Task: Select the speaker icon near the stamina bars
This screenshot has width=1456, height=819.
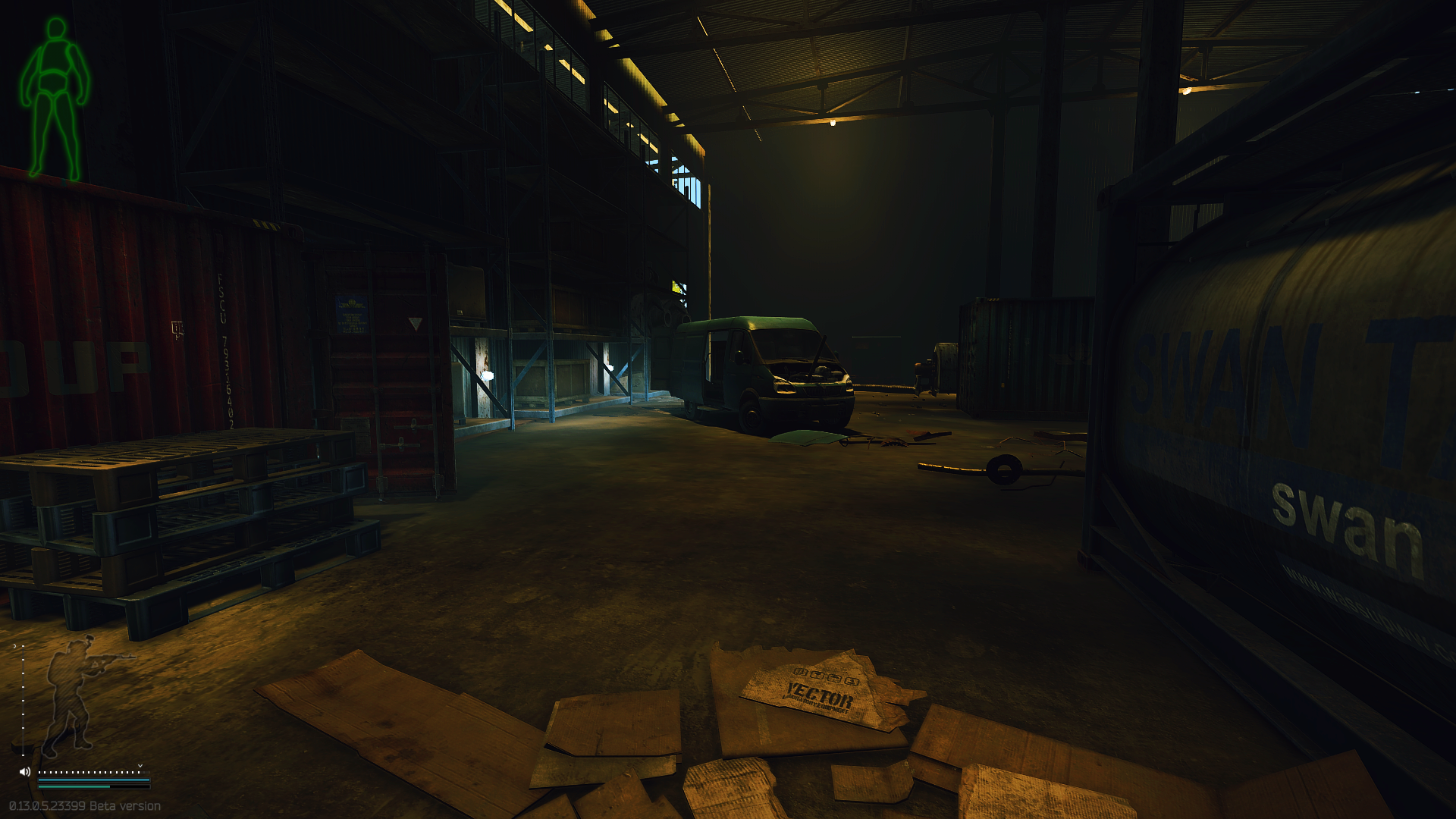Action: (x=24, y=771)
